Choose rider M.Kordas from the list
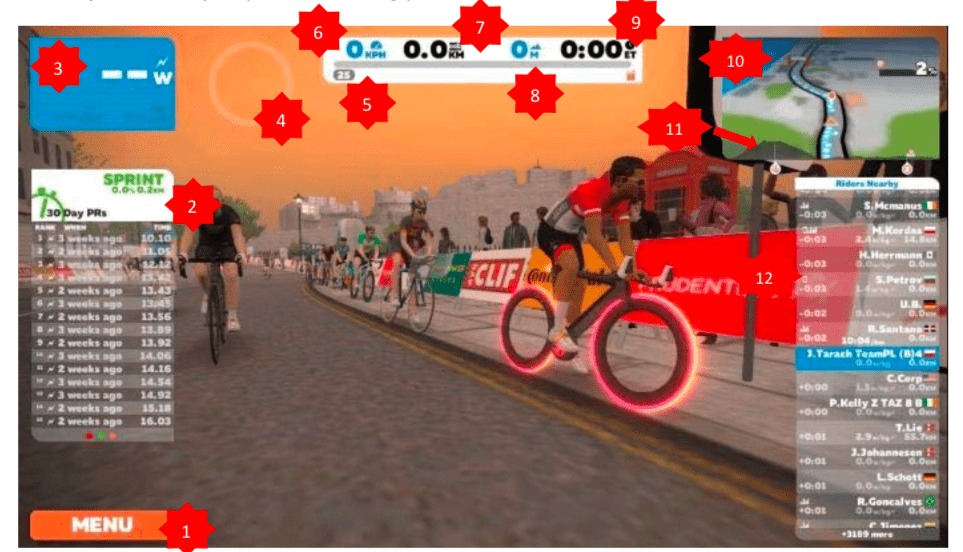Viewport: 963px width, 552px height. click(867, 232)
